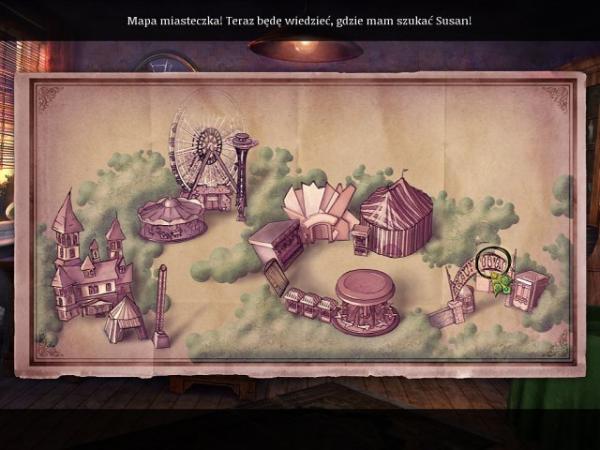The width and height of the screenshot is (600, 450).
Task: Select the circled entrance gate marker
Action: (492, 264)
